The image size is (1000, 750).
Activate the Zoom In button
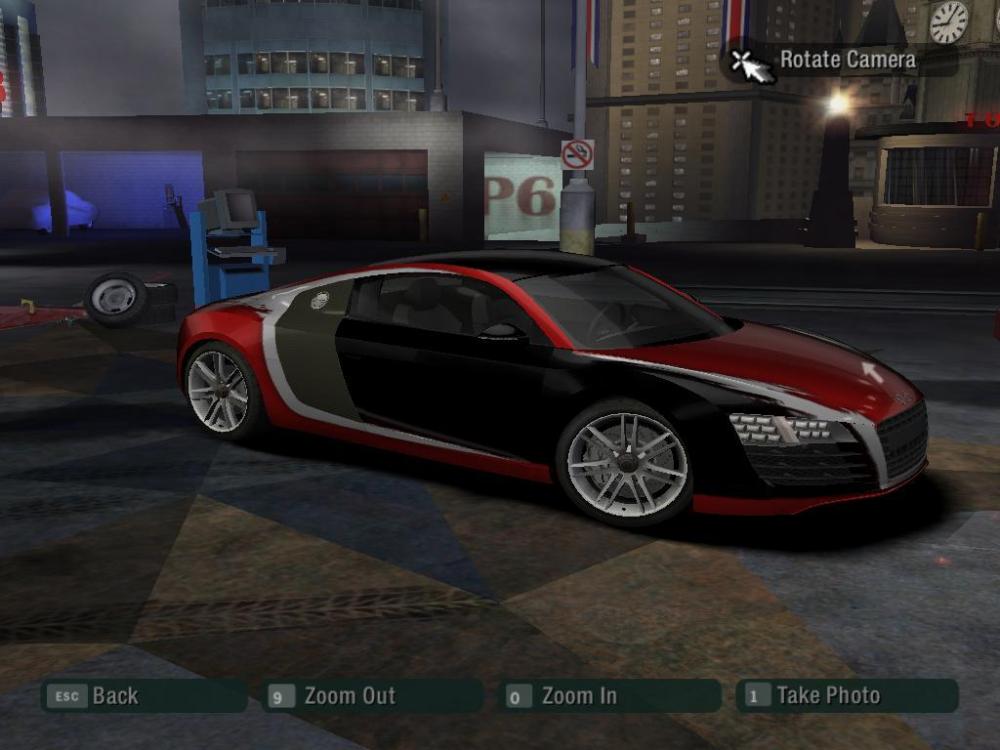click(x=608, y=696)
